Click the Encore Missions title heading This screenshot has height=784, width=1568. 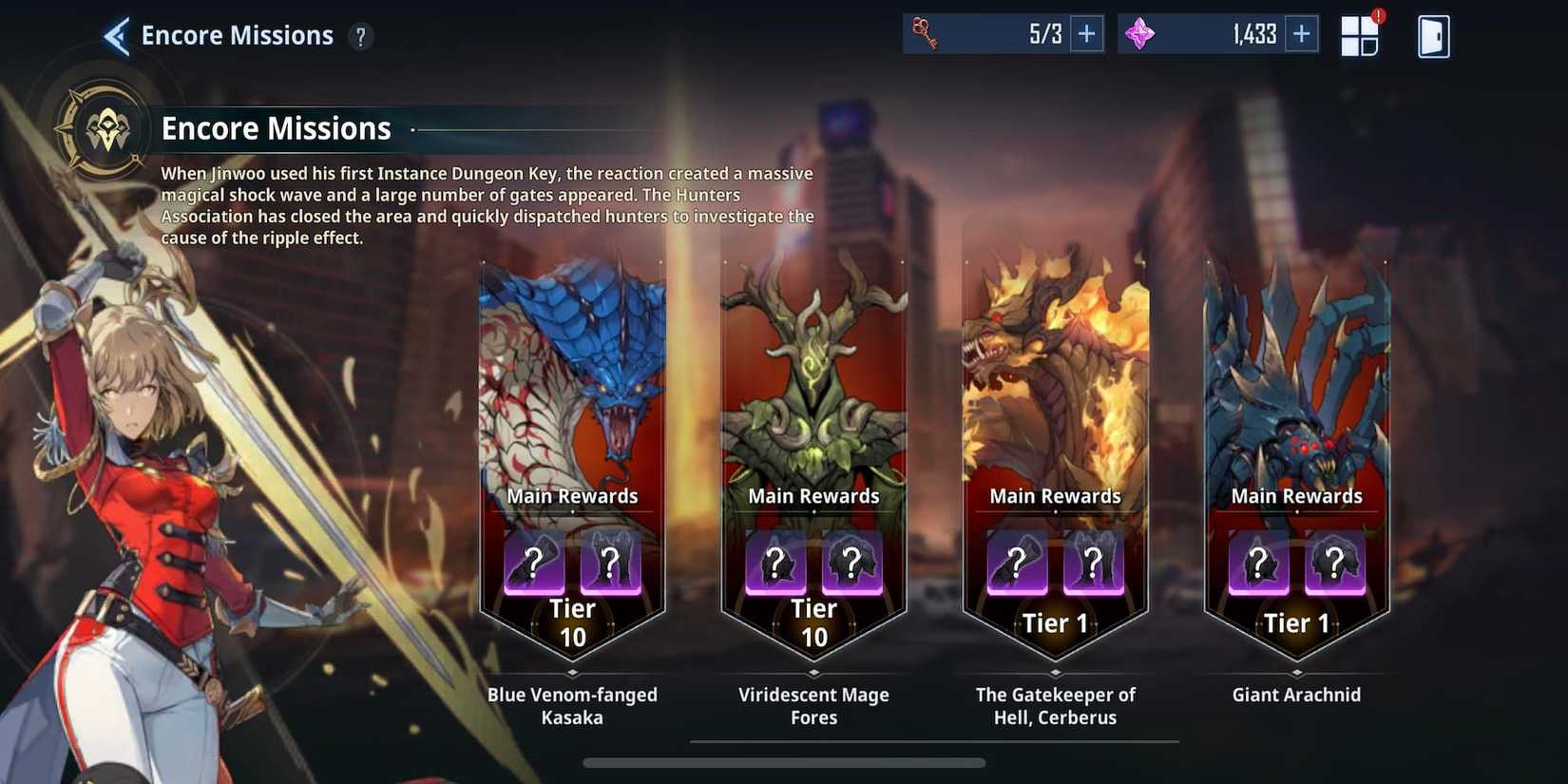[x=276, y=127]
